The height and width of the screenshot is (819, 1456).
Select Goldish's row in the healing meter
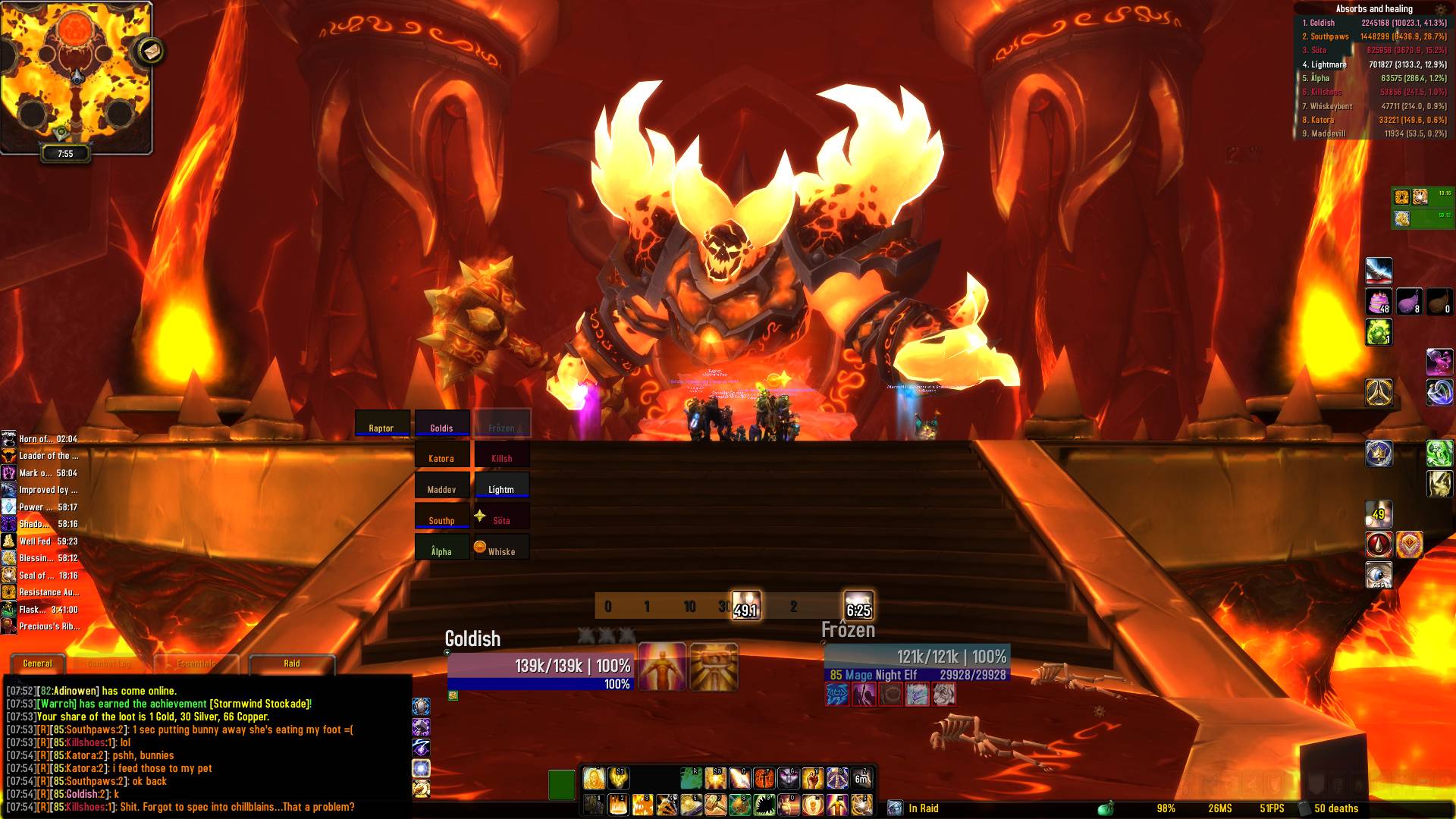pos(1373,23)
